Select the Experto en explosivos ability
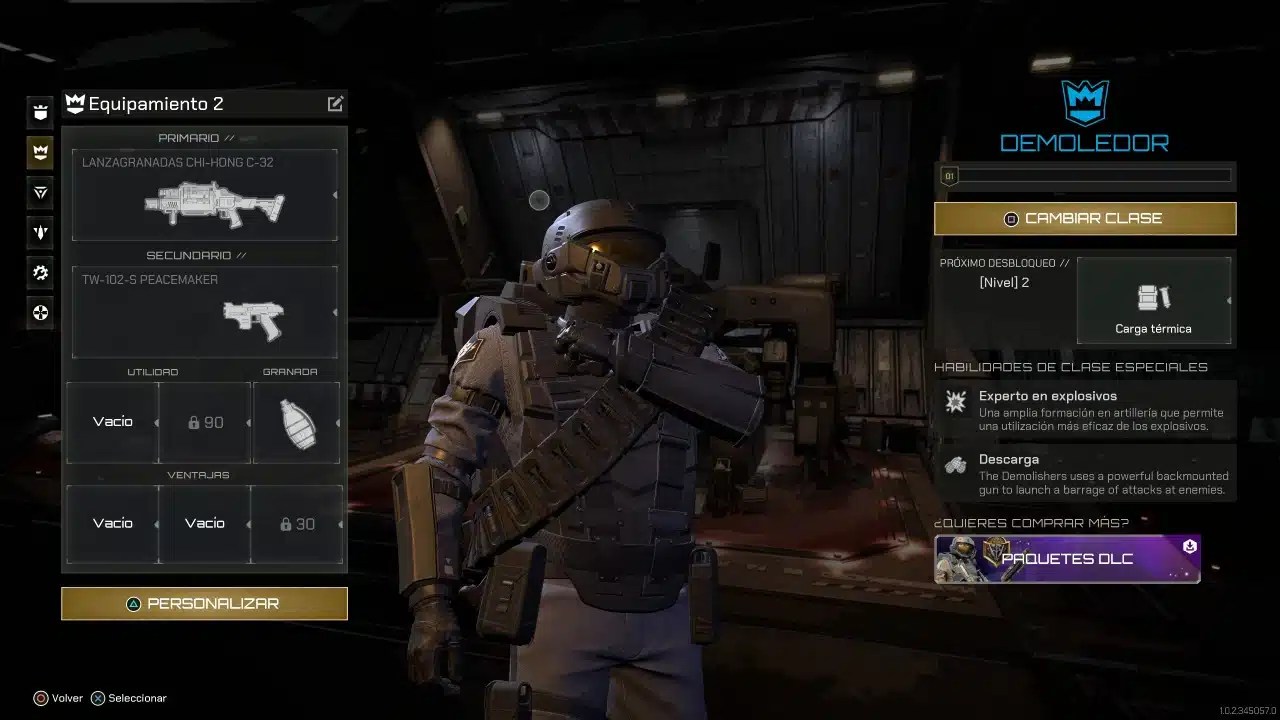The width and height of the screenshot is (1280, 720). tap(1085, 410)
